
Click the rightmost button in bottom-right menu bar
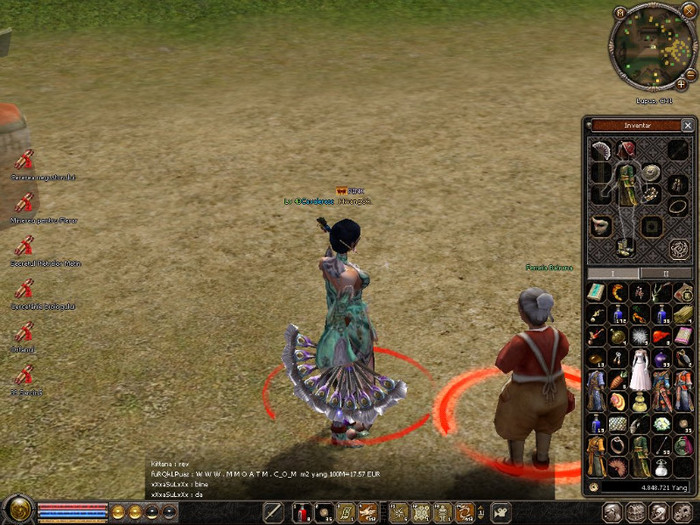(684, 512)
